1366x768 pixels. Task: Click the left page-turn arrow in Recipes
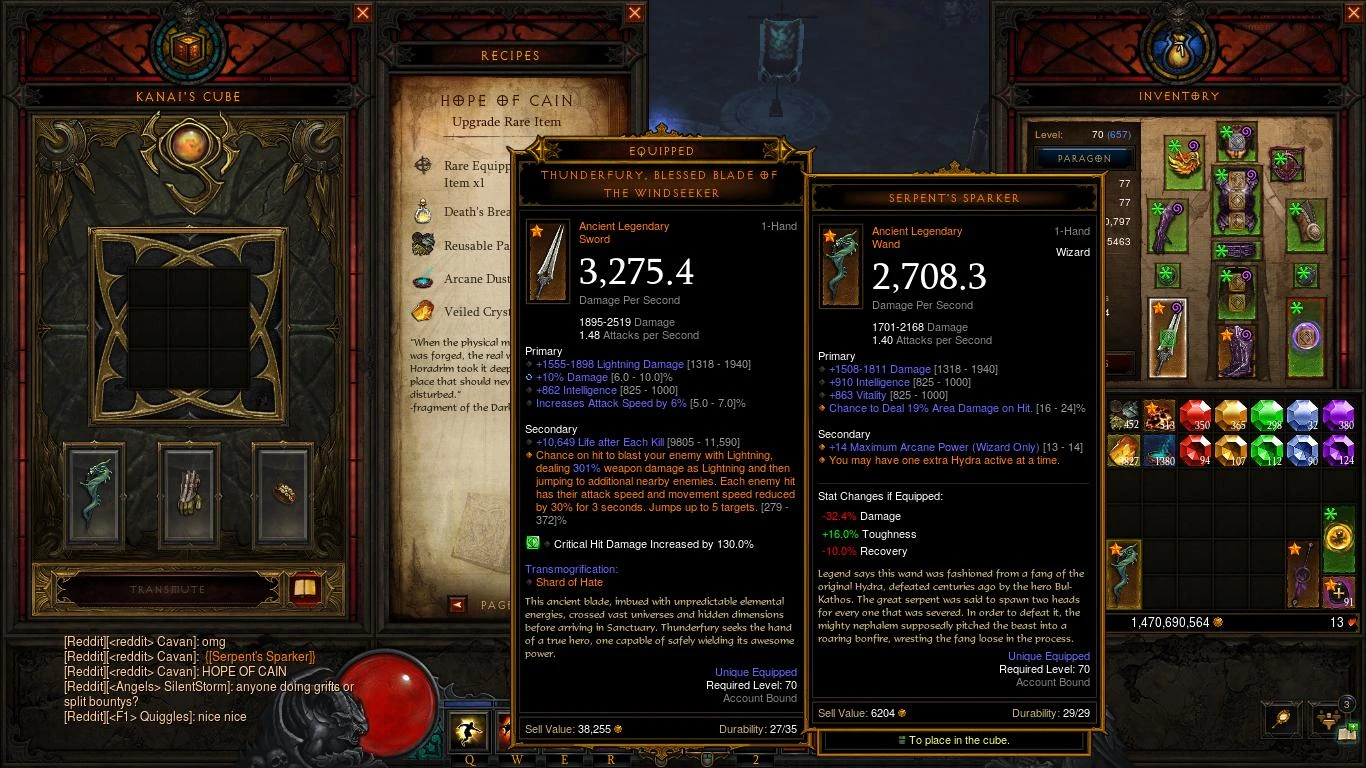click(457, 603)
